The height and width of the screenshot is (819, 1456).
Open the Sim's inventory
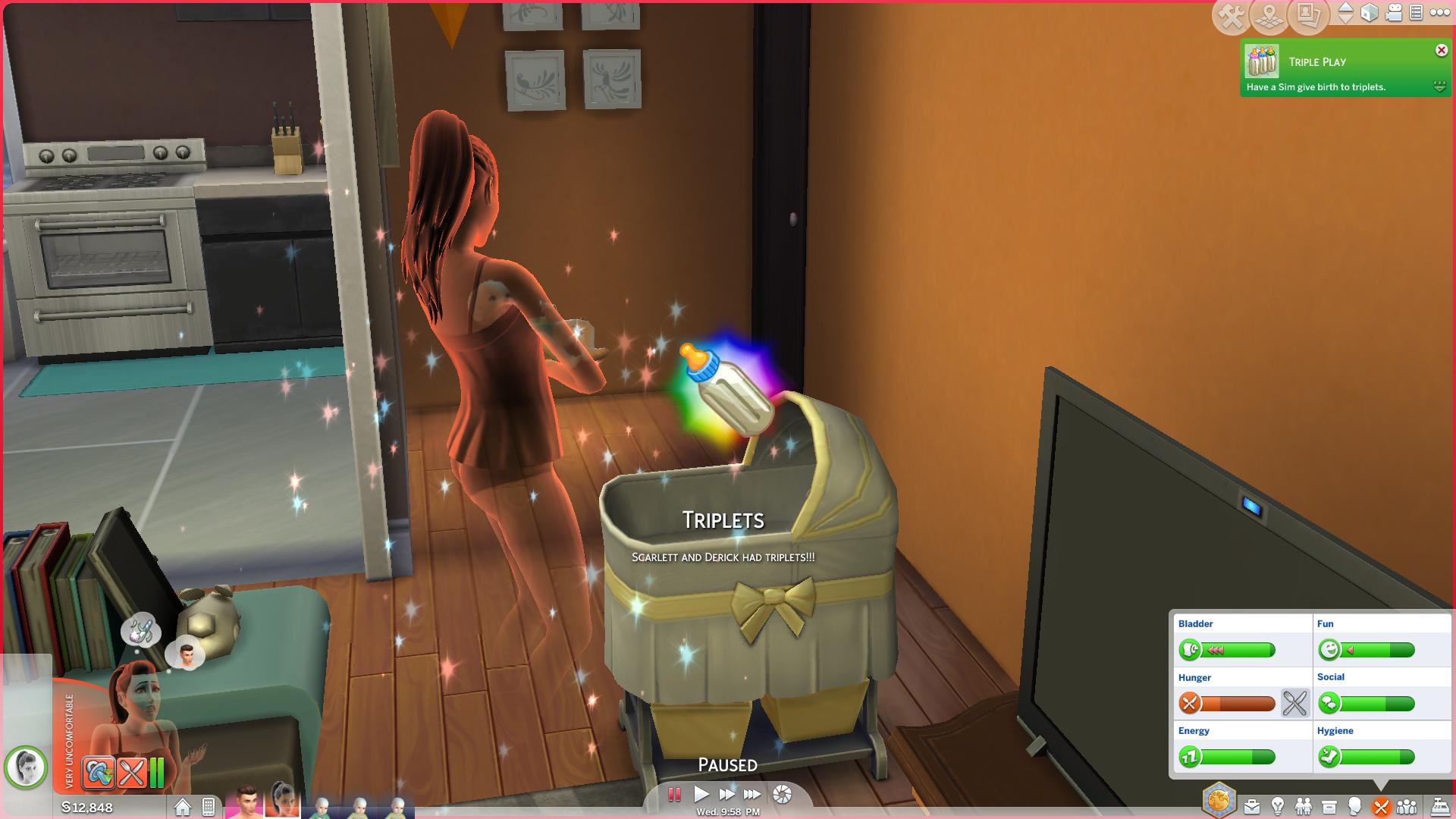point(1329,806)
